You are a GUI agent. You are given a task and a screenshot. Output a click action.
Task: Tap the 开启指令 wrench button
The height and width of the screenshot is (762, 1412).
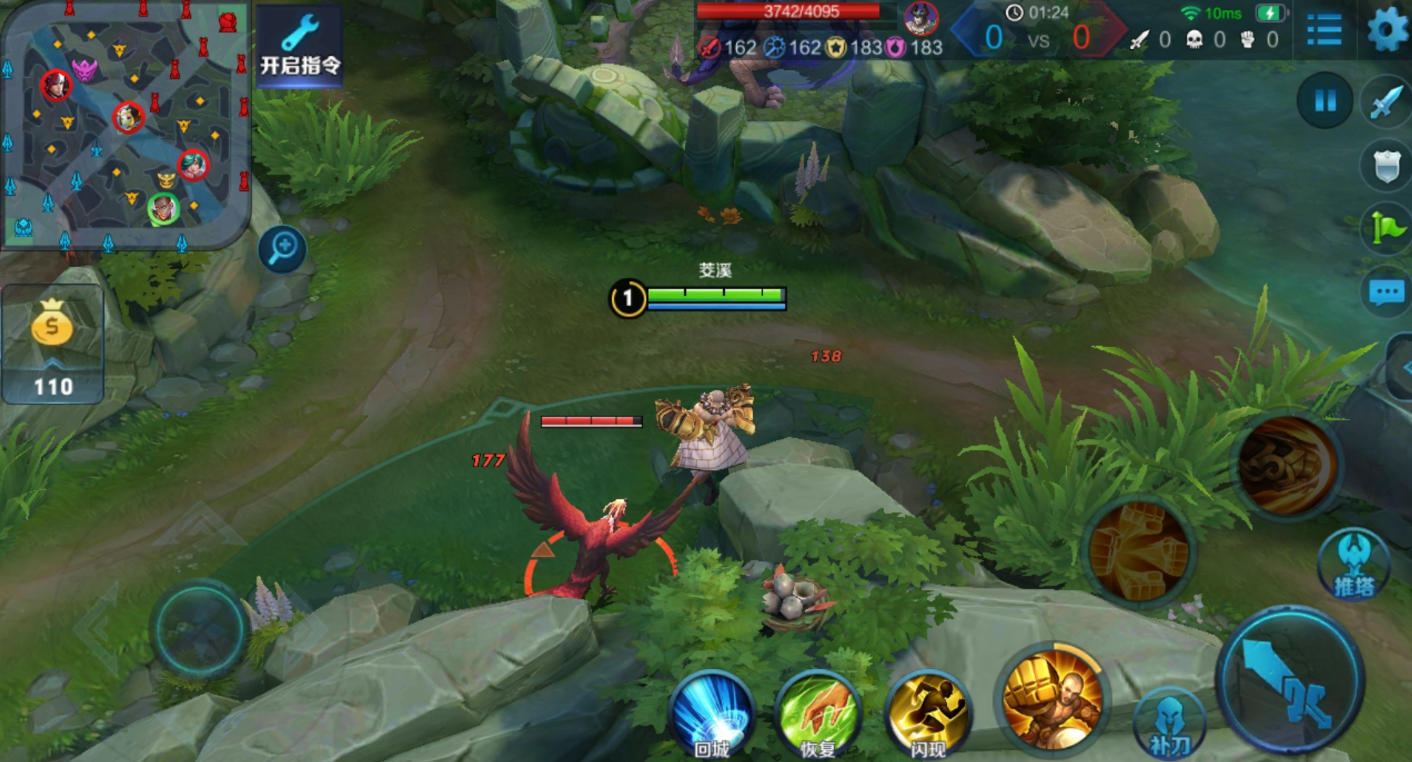click(300, 46)
